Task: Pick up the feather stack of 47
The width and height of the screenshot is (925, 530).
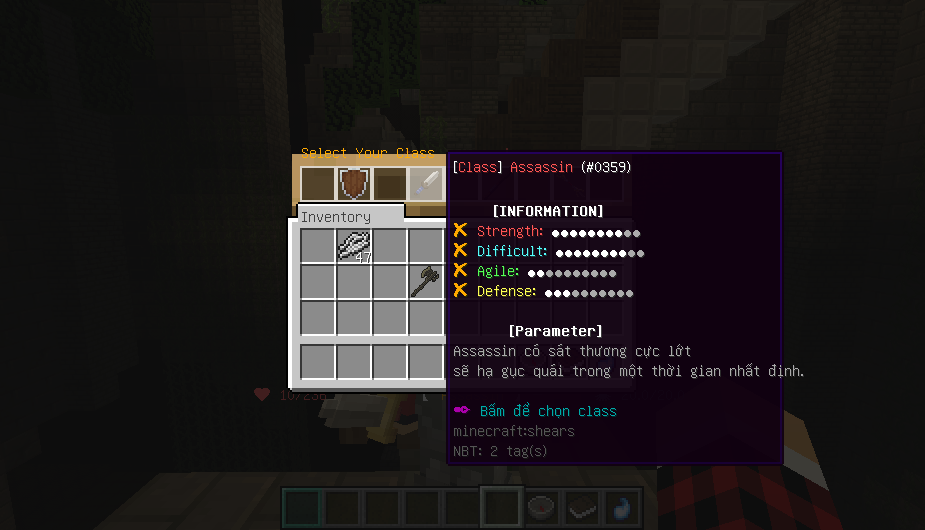Action: click(x=354, y=245)
